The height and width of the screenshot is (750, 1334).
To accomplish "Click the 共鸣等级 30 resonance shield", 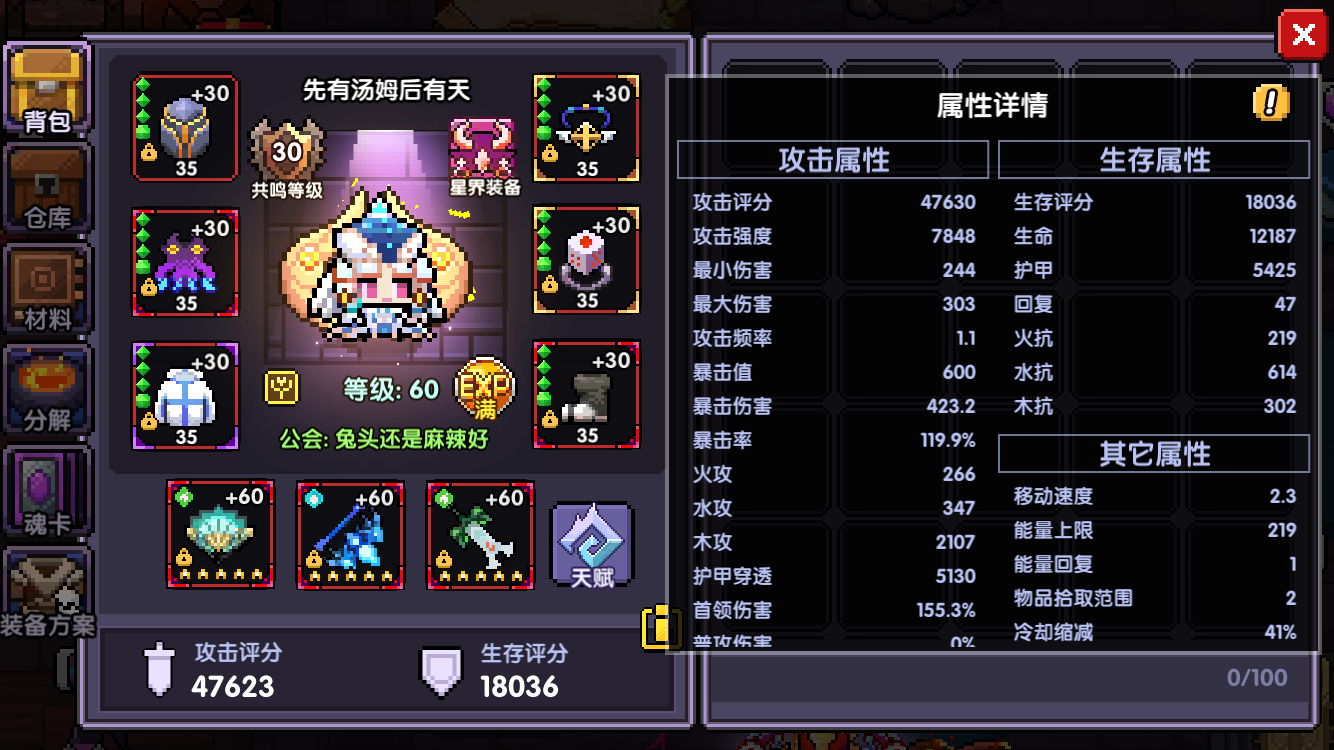I will click(x=287, y=150).
